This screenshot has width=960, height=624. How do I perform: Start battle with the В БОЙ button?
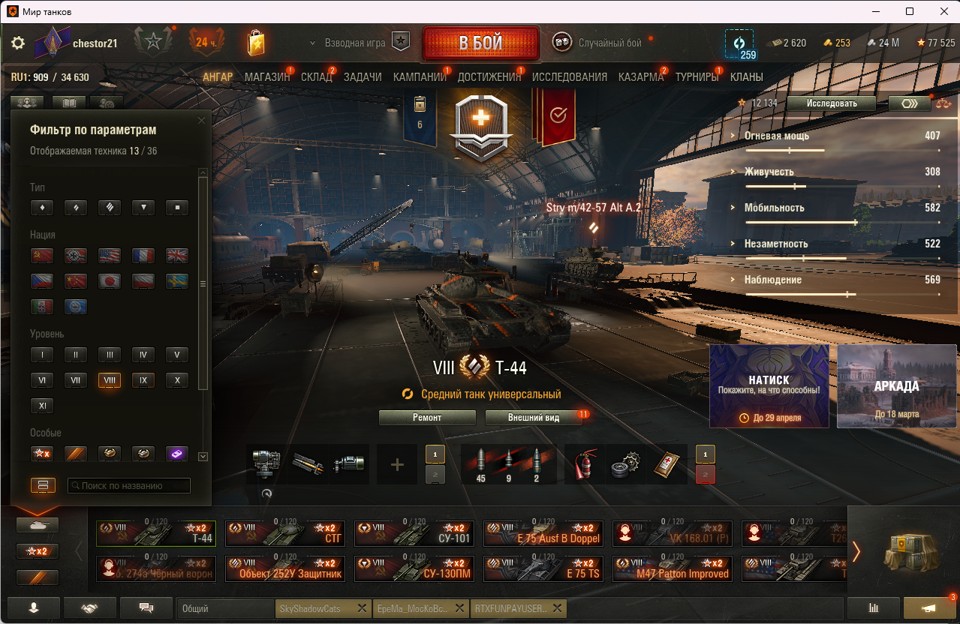(x=480, y=43)
